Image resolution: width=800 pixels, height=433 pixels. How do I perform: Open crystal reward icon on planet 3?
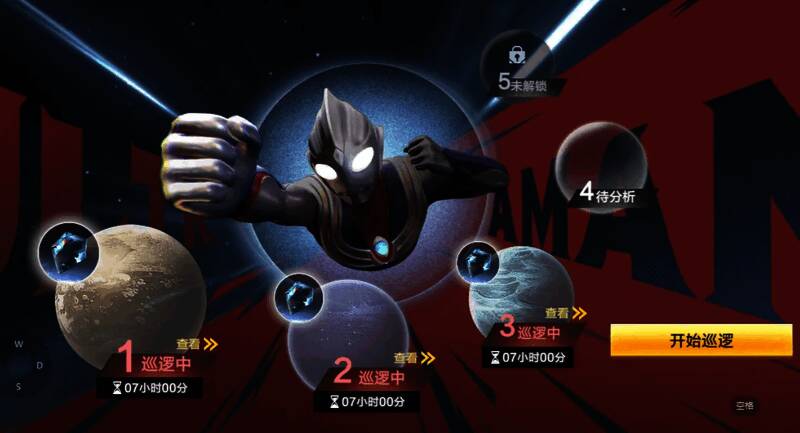pos(479,263)
